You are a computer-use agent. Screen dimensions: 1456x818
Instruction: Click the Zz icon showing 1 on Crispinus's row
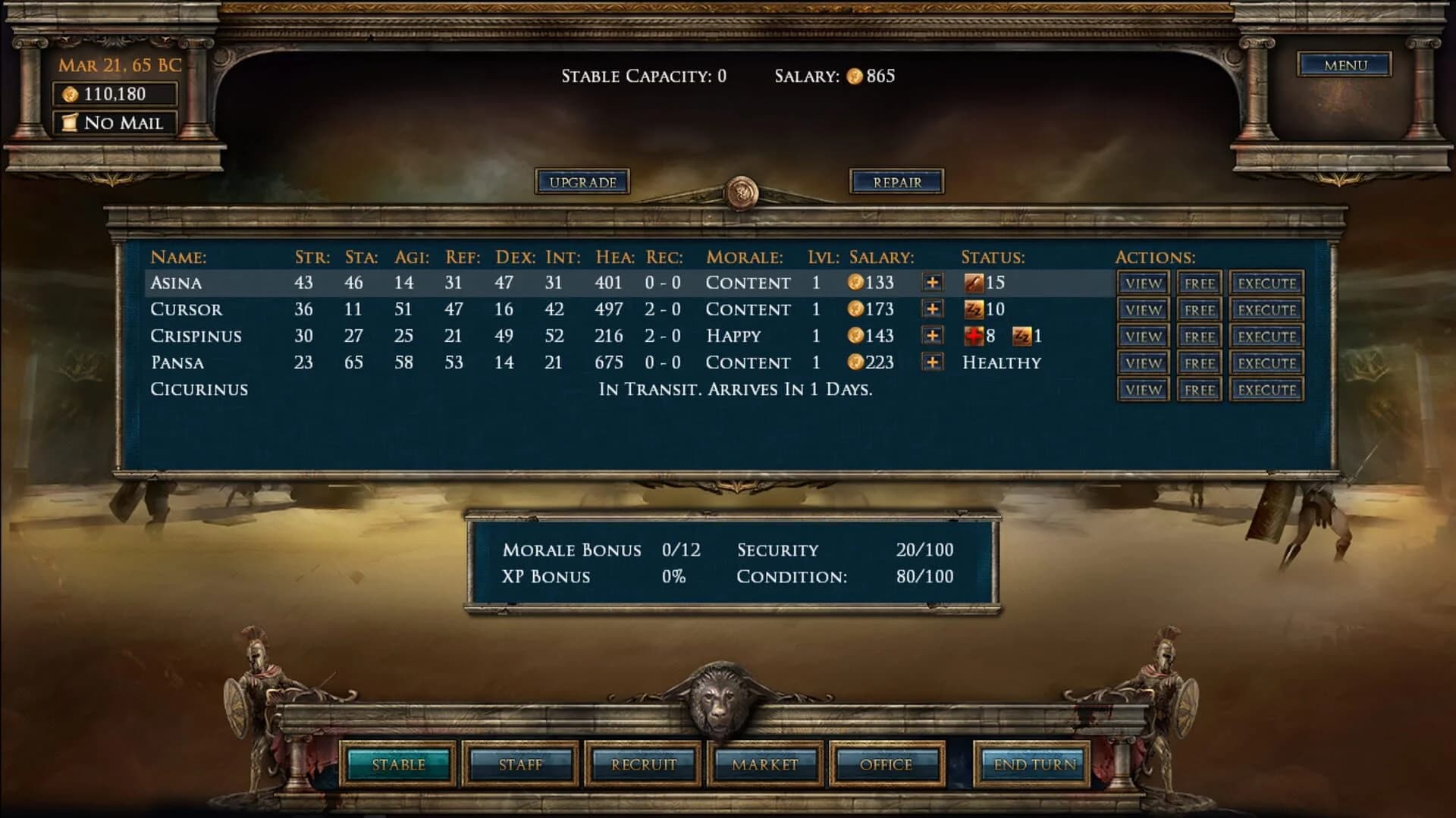1021,336
